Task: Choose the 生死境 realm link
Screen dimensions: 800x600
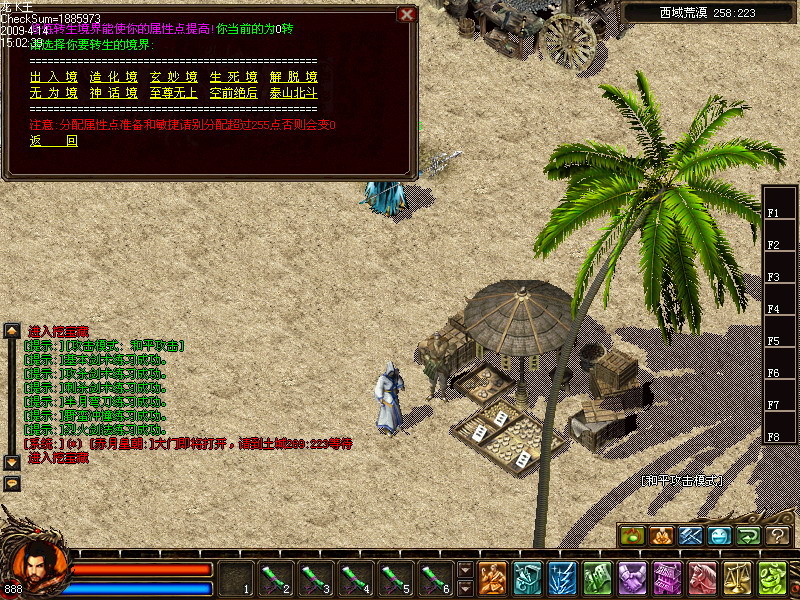Action: point(233,77)
